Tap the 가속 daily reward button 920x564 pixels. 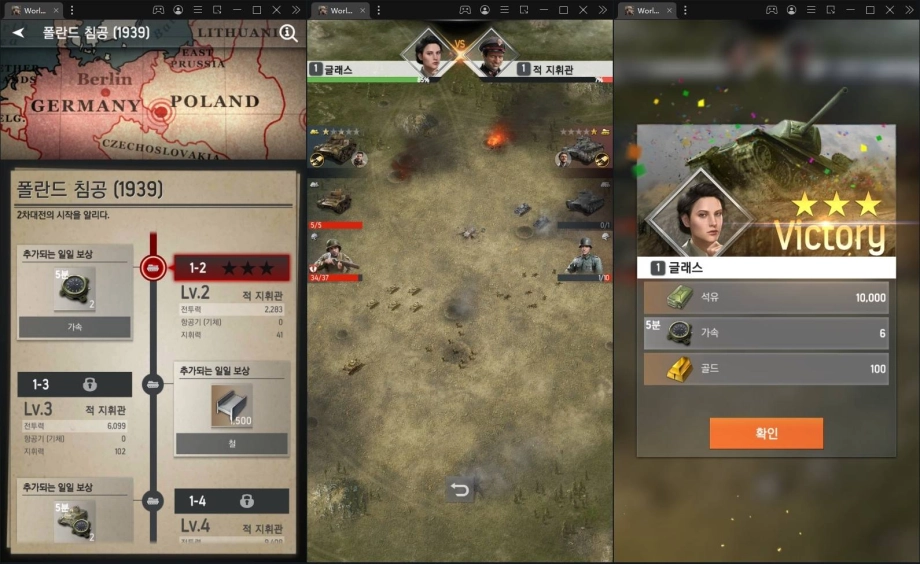pos(75,327)
